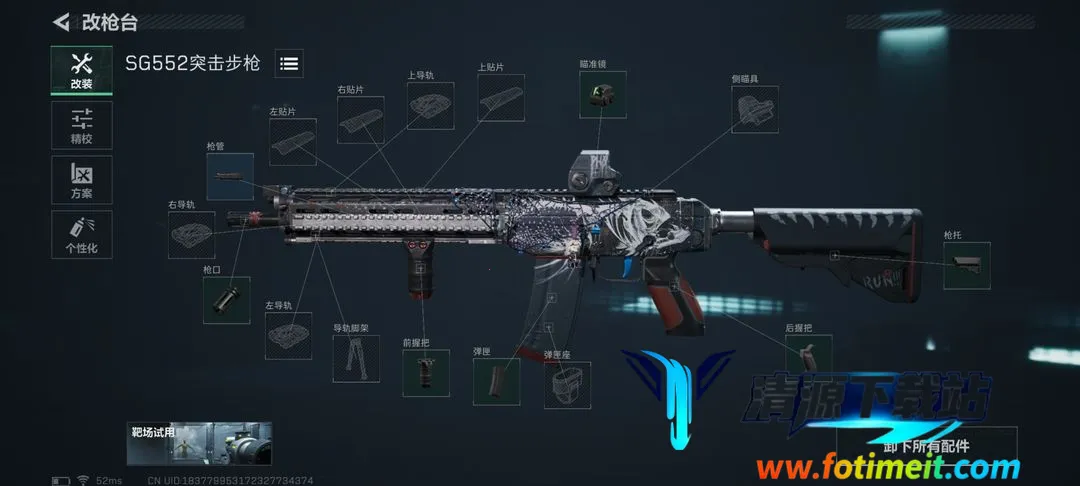Choose the 上导轨 top rail slot
Image resolution: width=1080 pixels, height=486 pixels.
point(430,105)
